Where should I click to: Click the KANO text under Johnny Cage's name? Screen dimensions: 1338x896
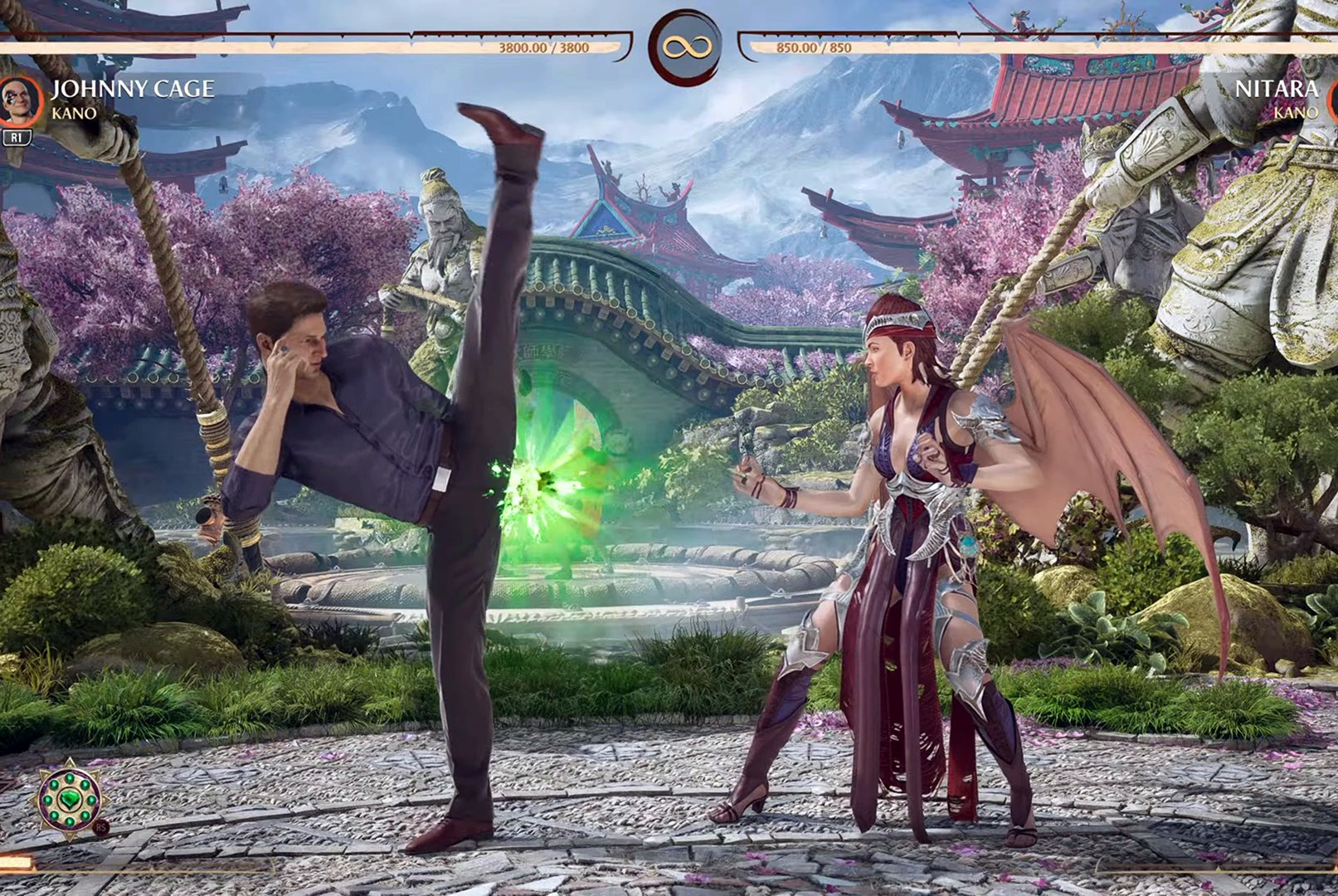(75, 113)
